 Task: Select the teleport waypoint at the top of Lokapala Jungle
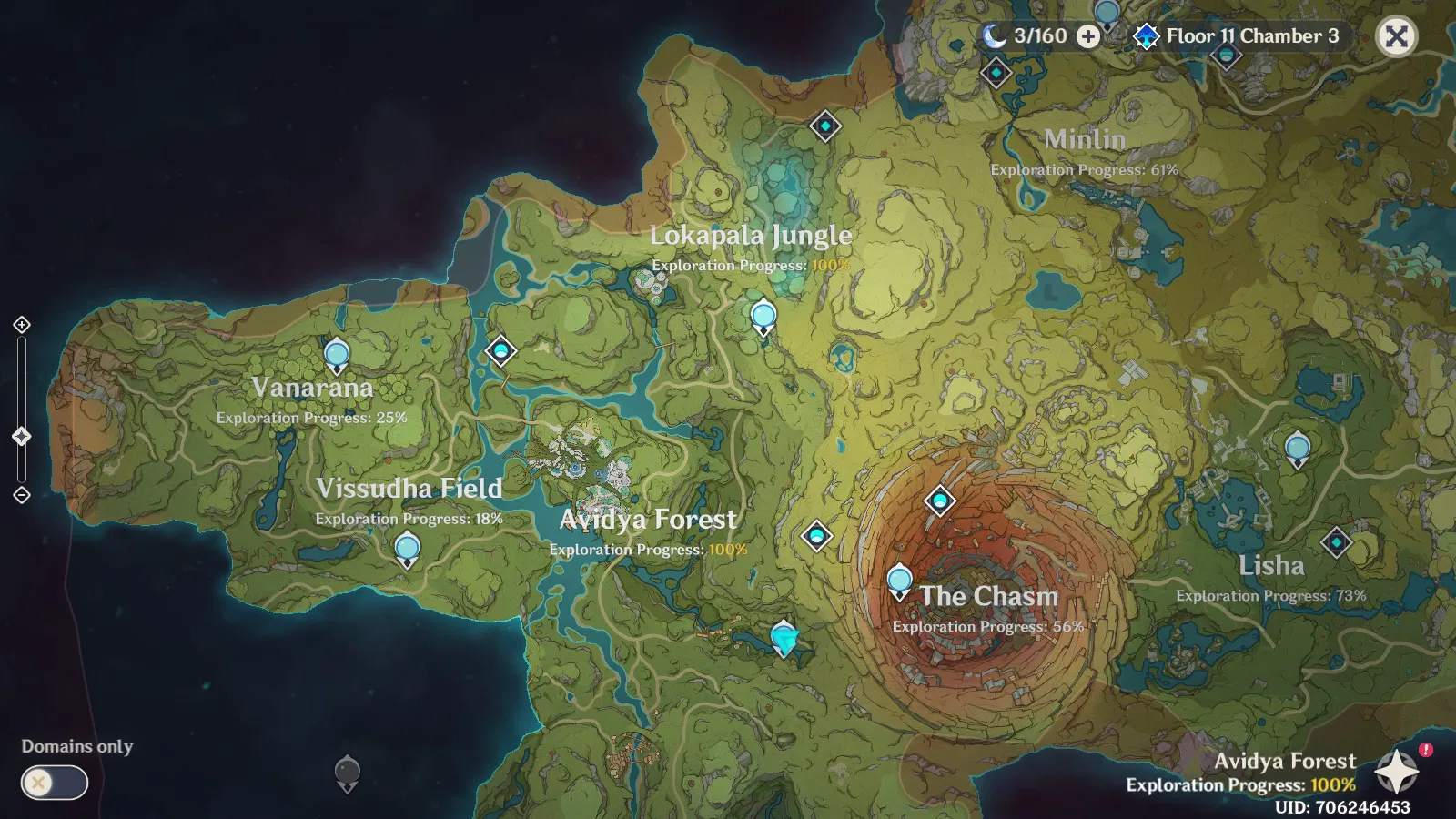pyautogui.click(x=824, y=127)
